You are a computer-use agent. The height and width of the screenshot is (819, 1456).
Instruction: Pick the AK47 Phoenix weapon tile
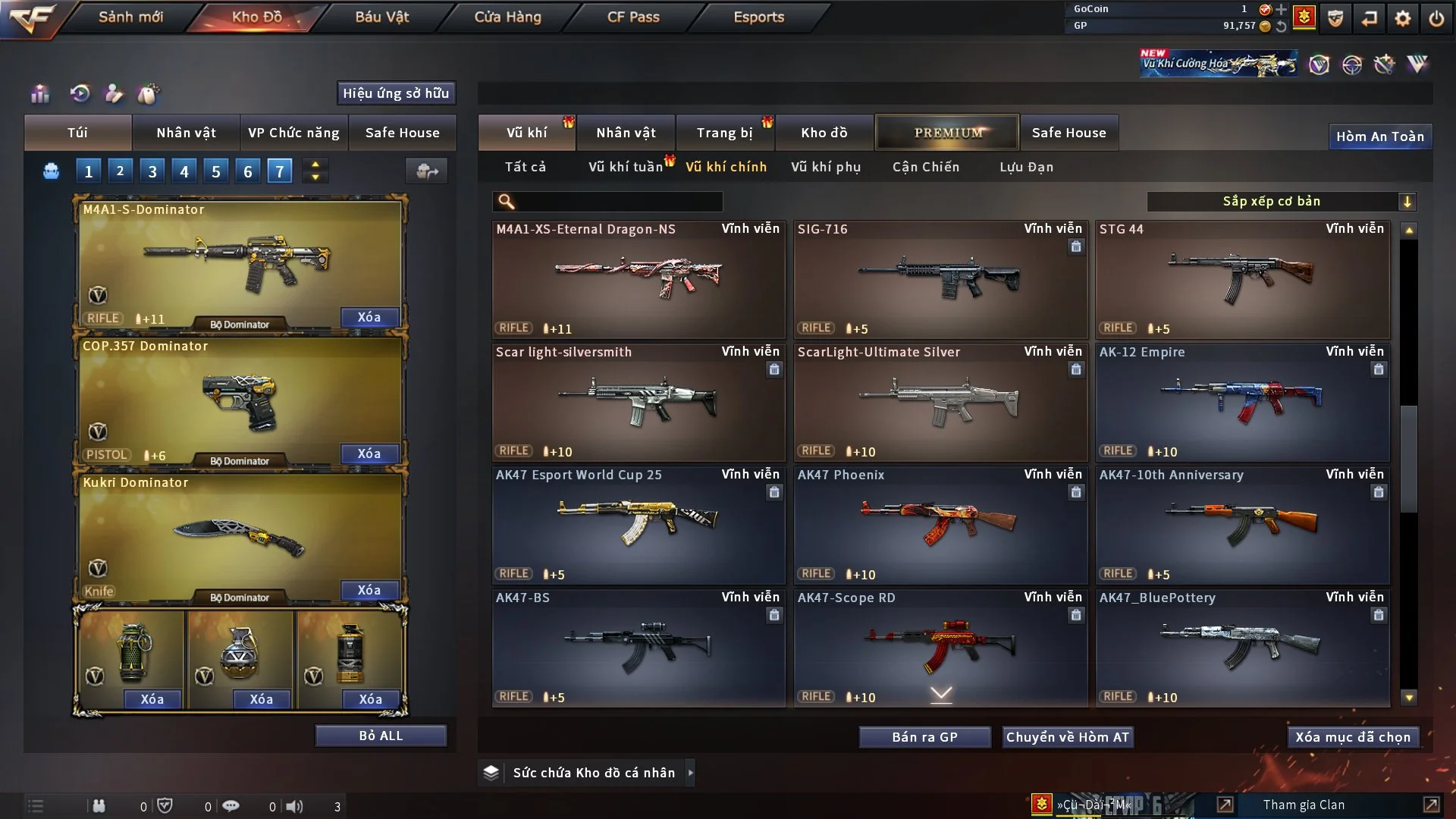click(940, 525)
